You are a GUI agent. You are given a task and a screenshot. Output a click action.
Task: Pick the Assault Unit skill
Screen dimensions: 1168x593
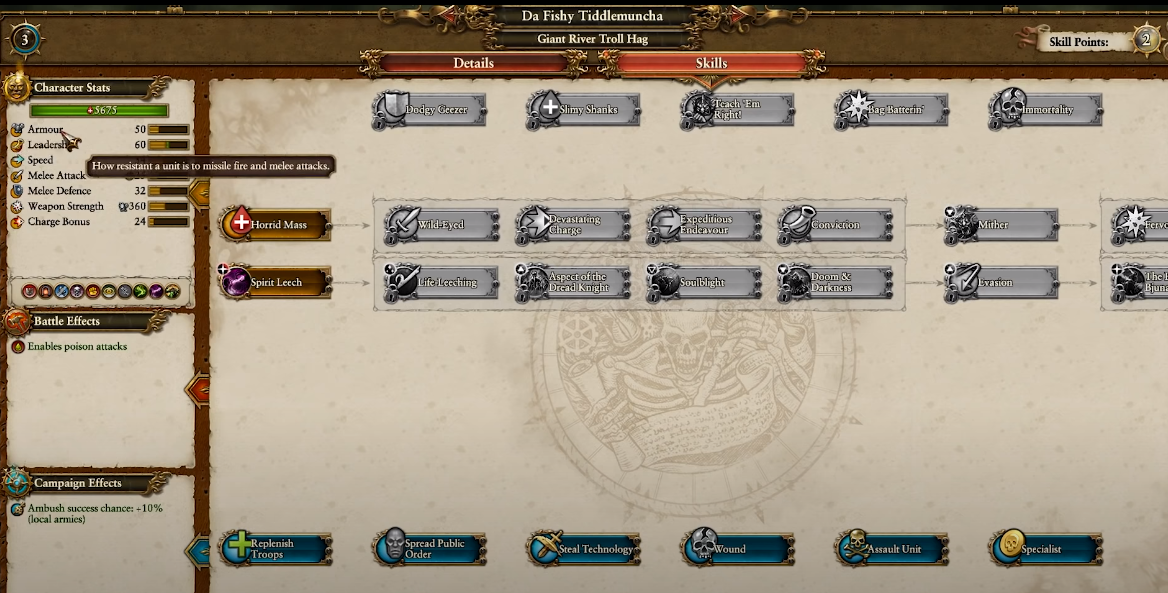pyautogui.click(x=893, y=549)
